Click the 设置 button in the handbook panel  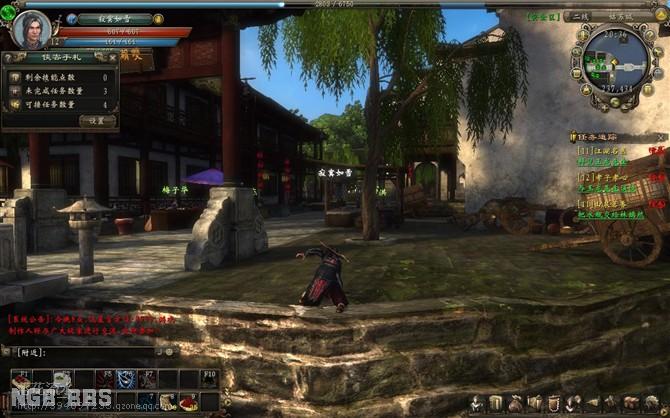tap(97, 120)
